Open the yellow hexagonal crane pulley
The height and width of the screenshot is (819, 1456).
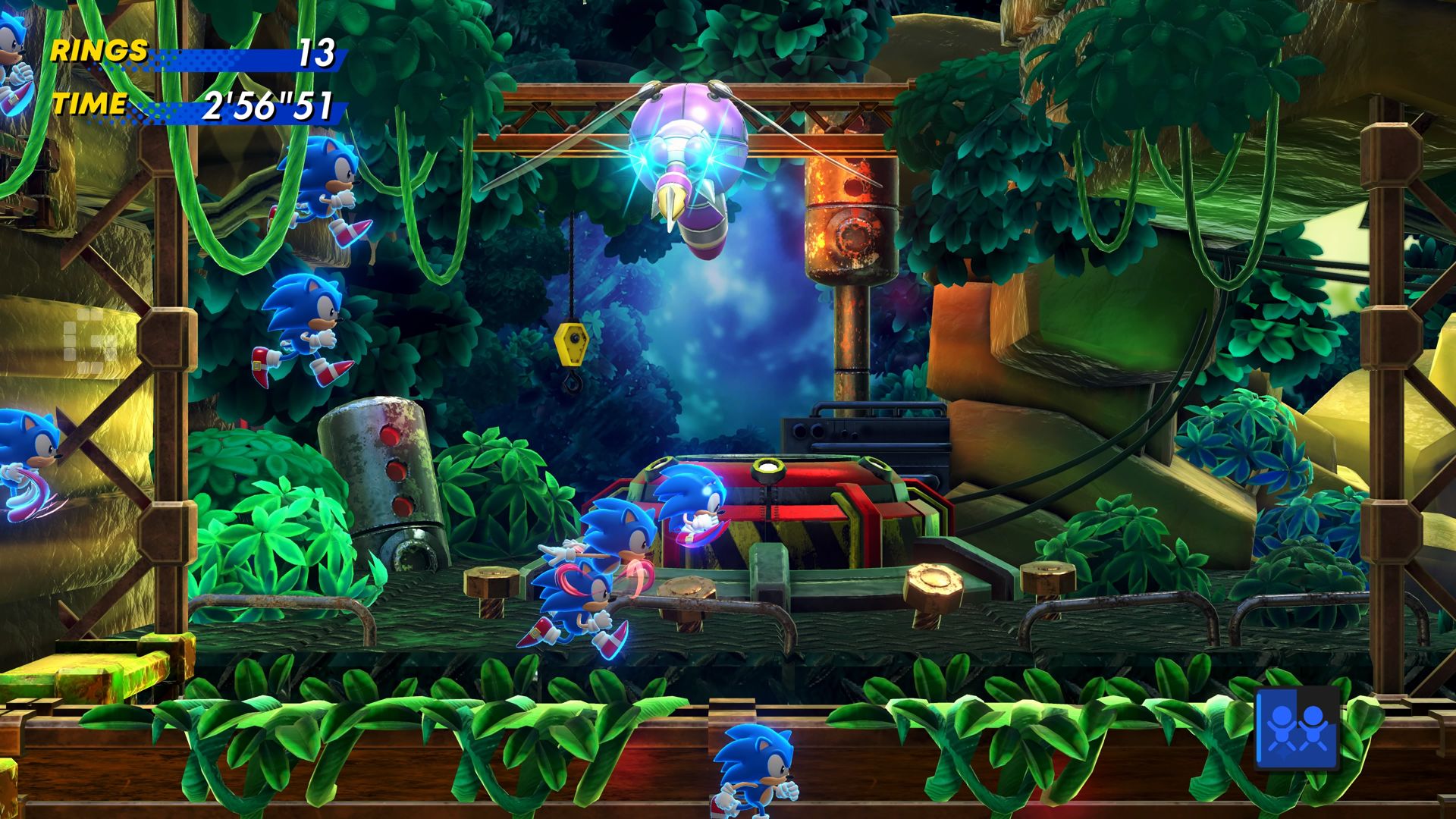tap(570, 345)
